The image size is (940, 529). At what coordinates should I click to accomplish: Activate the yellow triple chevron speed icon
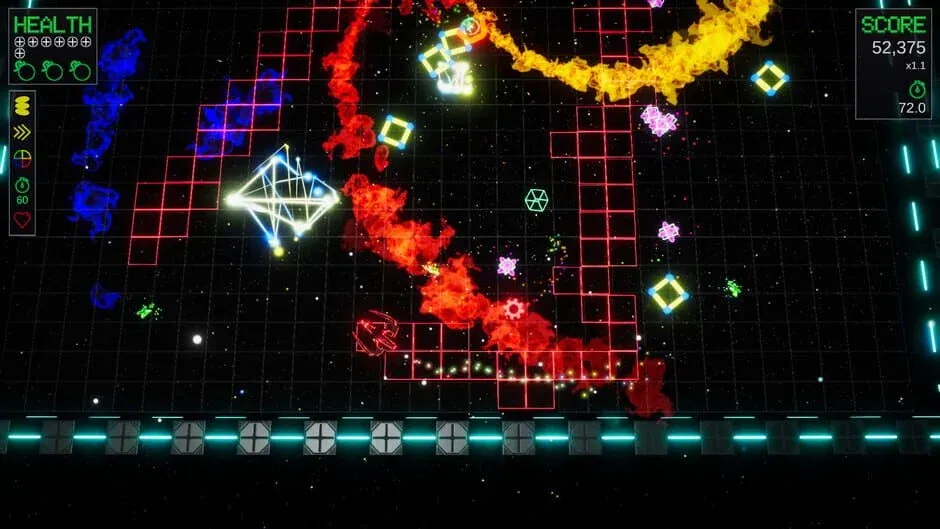[x=22, y=132]
